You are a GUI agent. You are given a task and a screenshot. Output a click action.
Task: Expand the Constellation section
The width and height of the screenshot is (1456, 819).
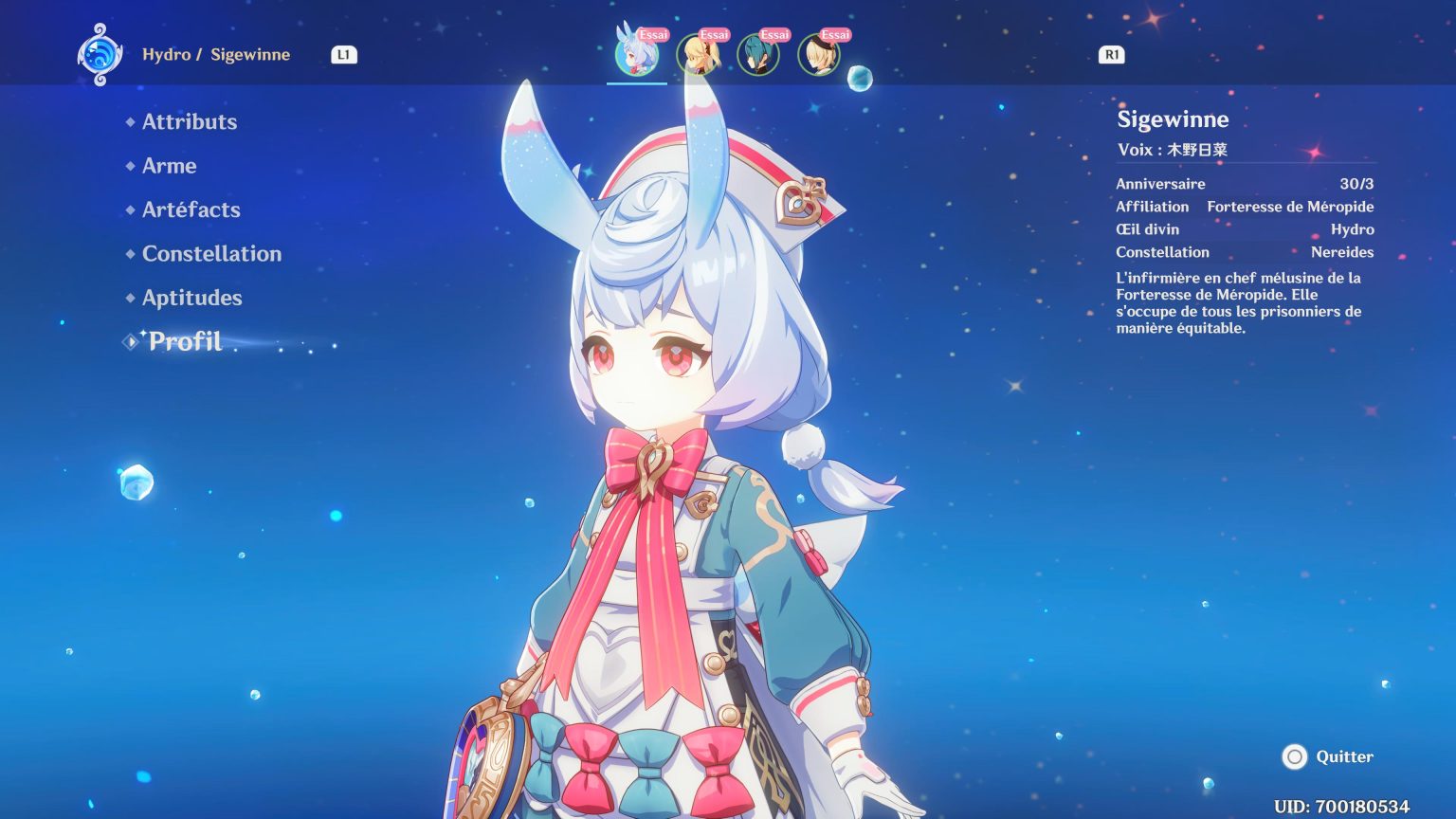click(x=210, y=253)
